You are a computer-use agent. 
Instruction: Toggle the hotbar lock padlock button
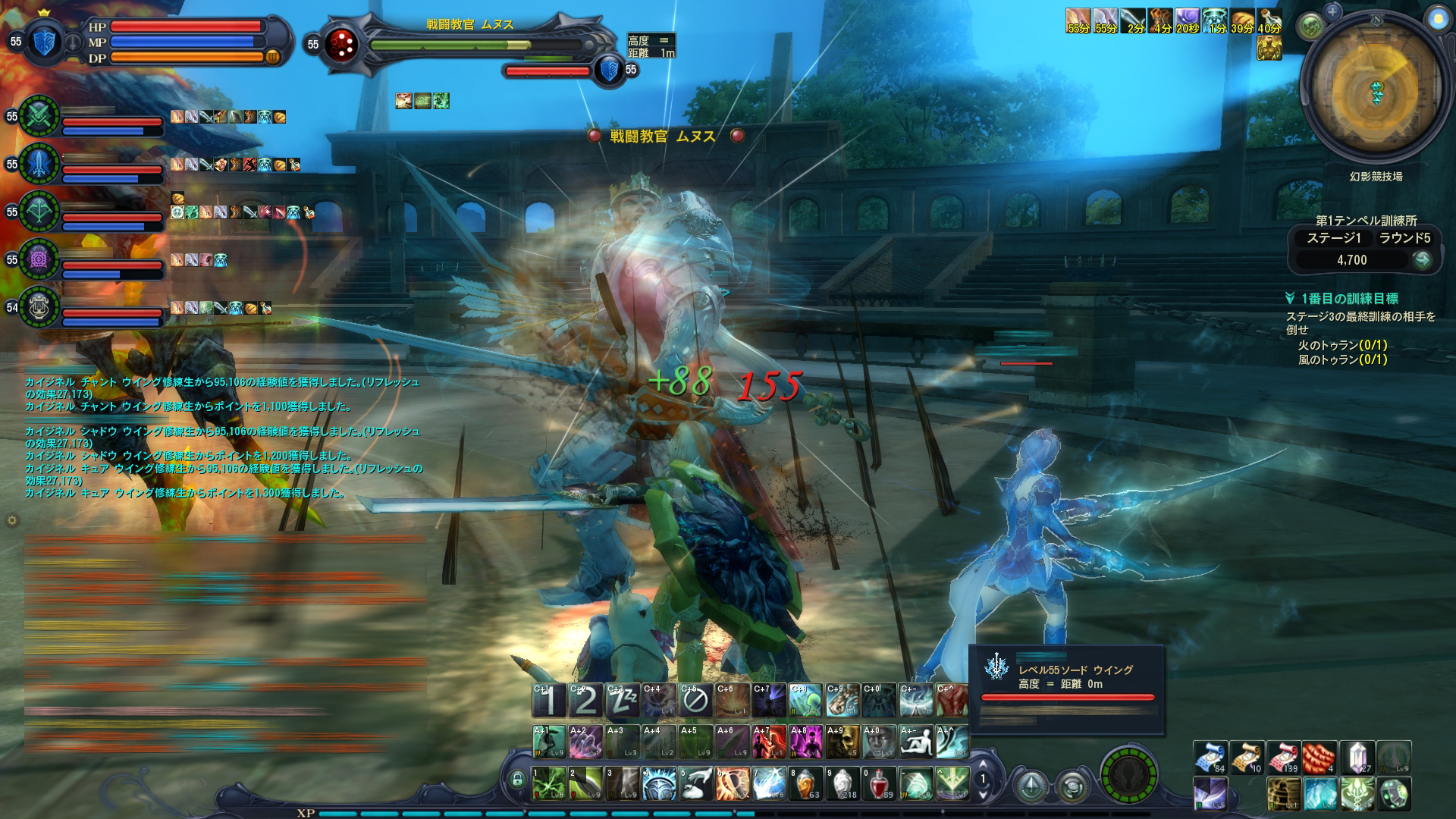[518, 779]
